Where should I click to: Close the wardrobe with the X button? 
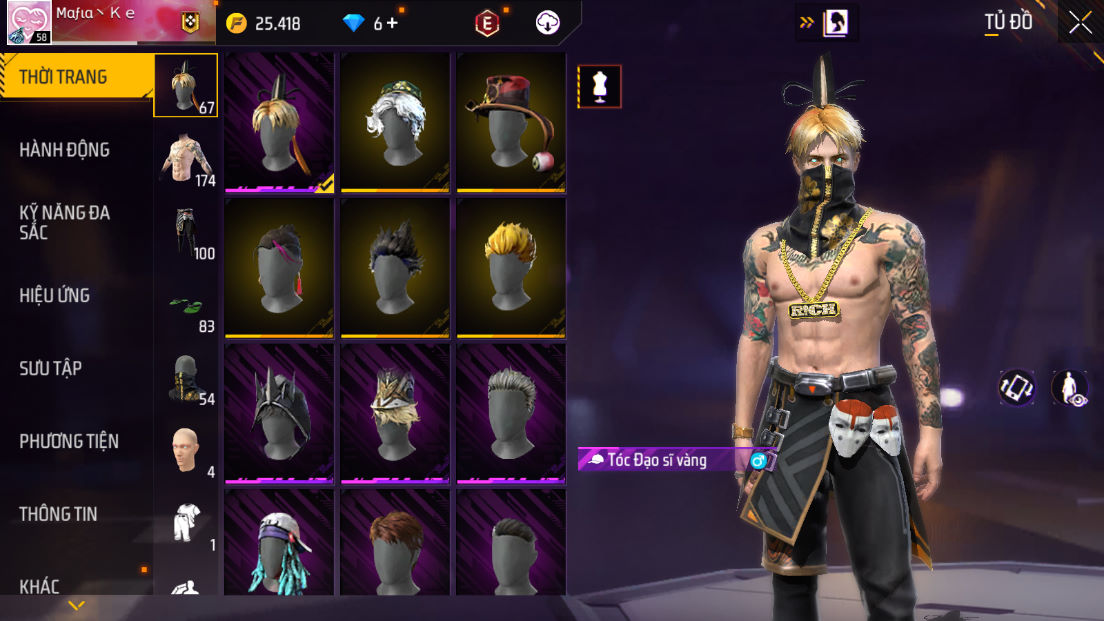[1080, 23]
